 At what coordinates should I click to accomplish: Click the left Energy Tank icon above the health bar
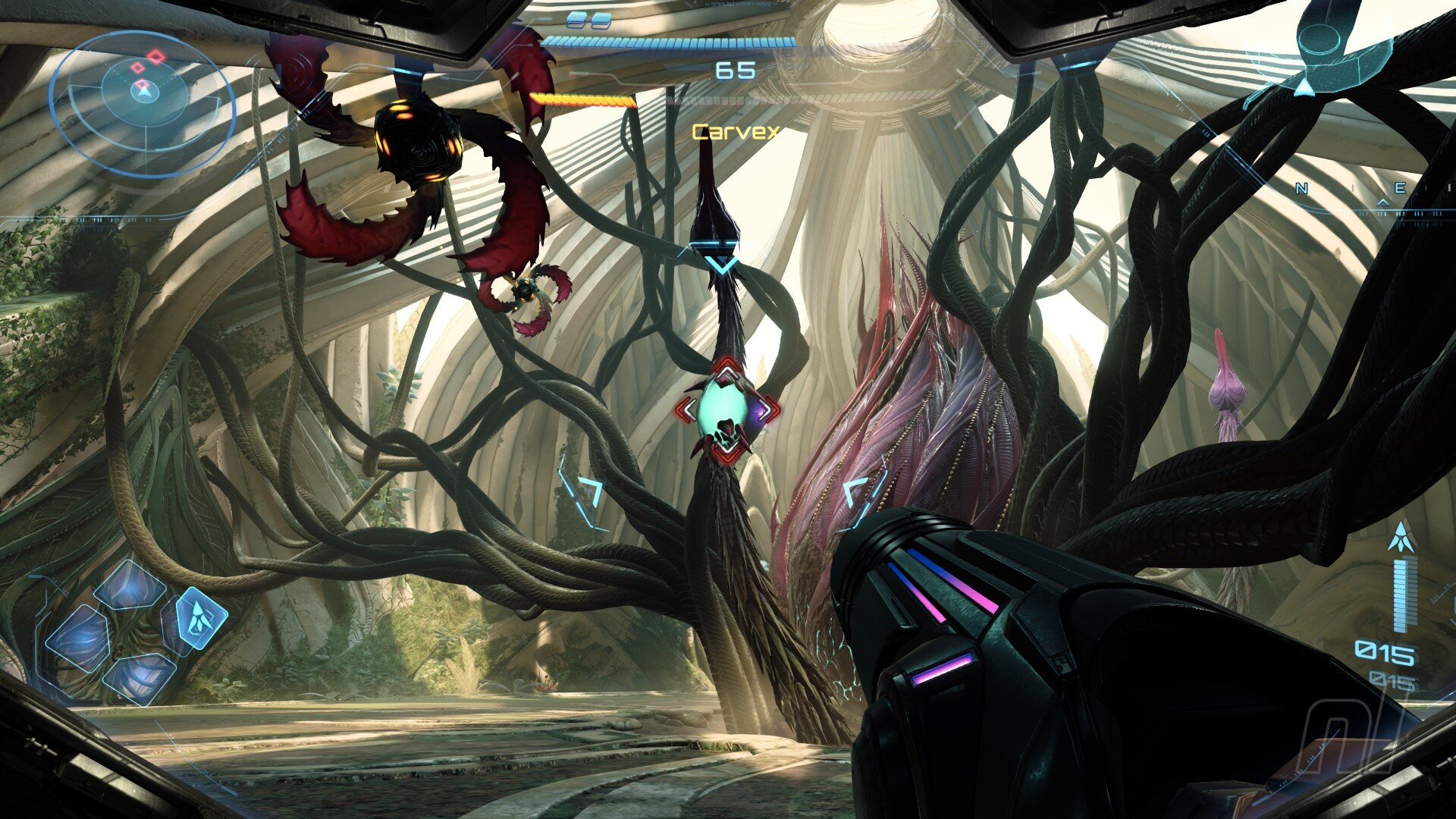point(576,20)
